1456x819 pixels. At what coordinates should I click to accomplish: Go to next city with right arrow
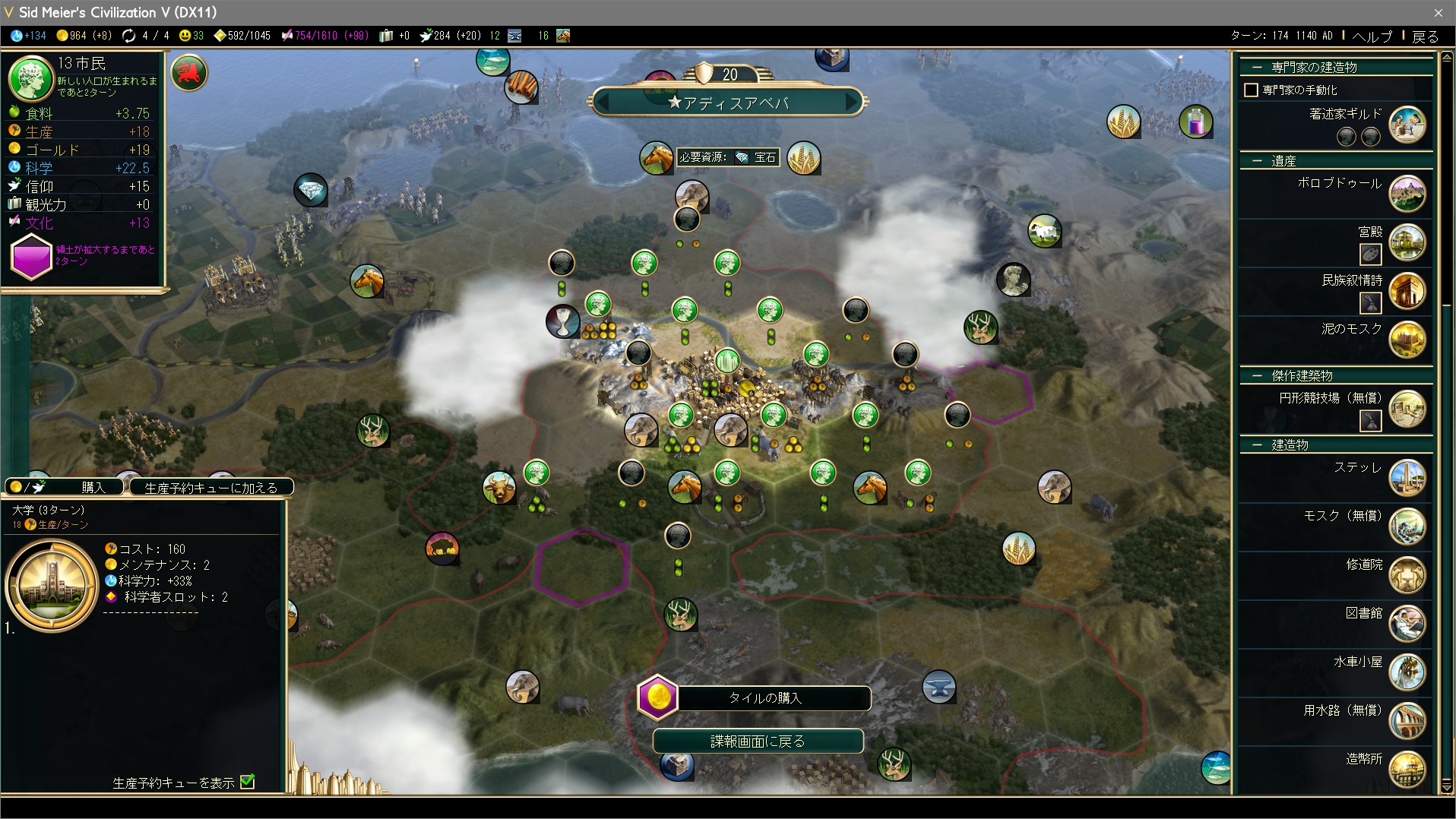[x=853, y=102]
